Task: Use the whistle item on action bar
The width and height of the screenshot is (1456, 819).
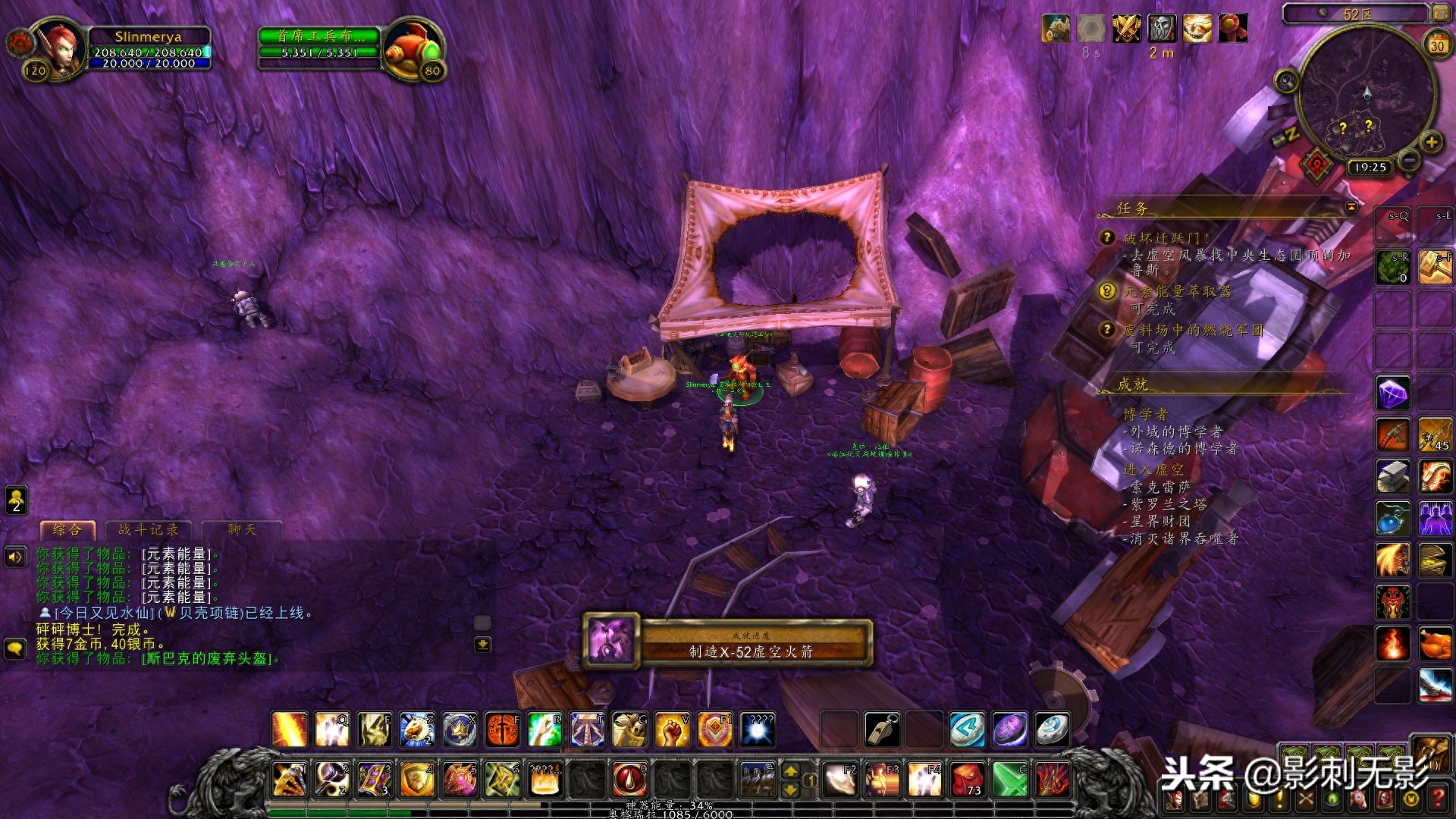Action: pyautogui.click(x=883, y=730)
